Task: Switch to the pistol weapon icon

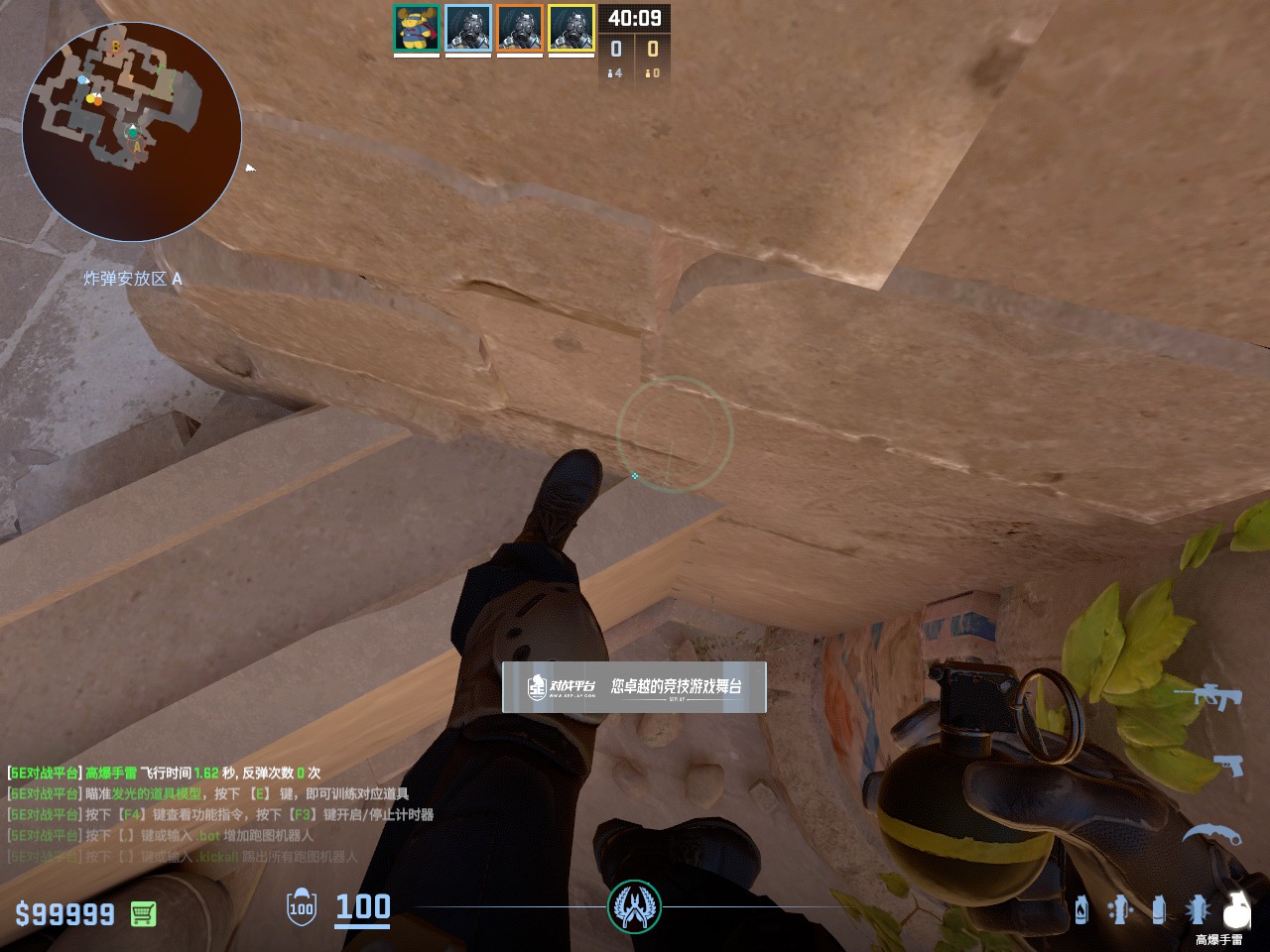Action: [x=1227, y=765]
